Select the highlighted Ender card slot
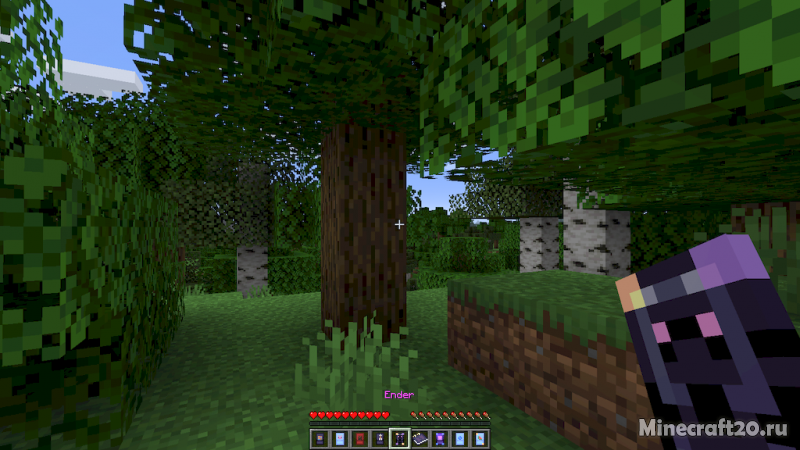Screen dimensions: 800x450 (x=400, y=438)
